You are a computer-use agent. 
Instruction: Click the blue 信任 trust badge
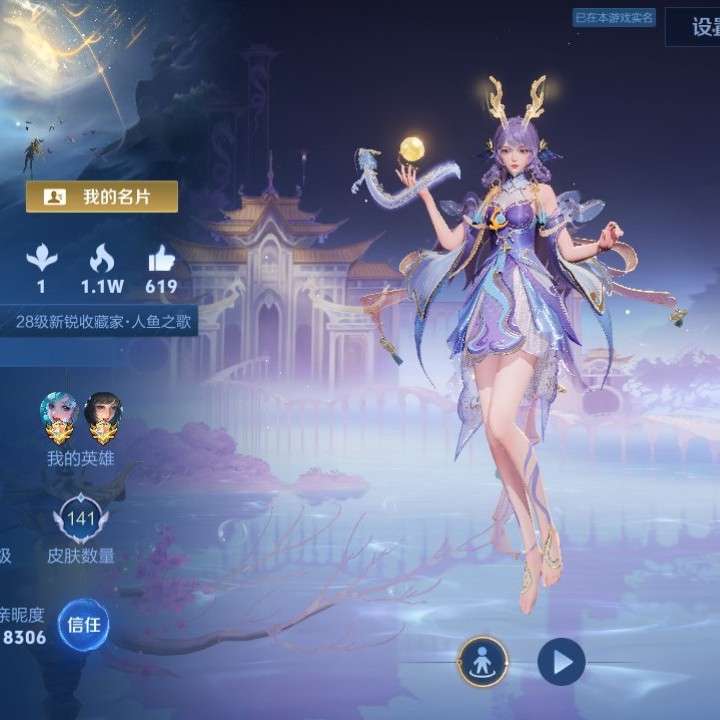tap(83, 625)
